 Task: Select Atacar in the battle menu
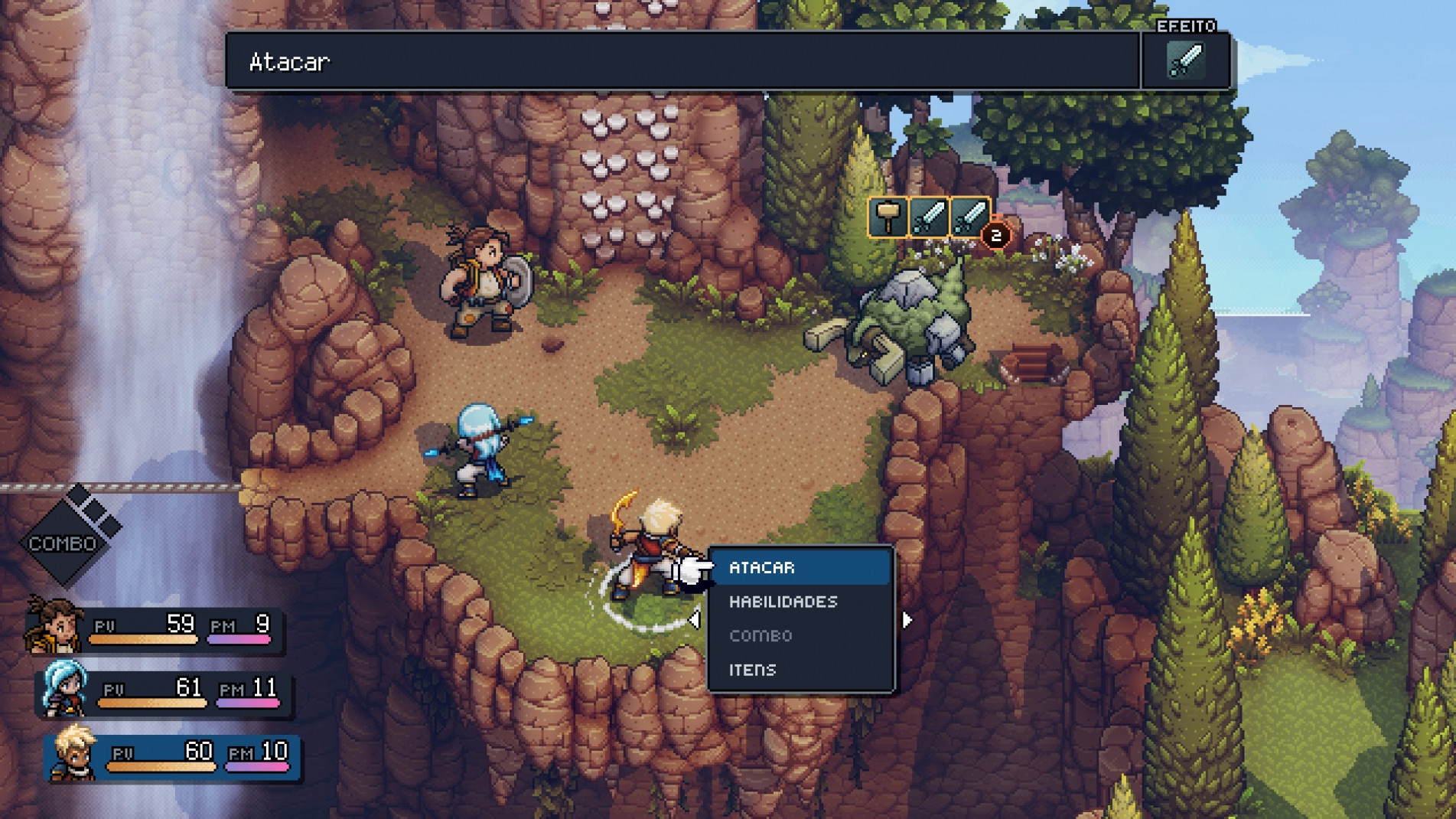pyautogui.click(x=800, y=567)
